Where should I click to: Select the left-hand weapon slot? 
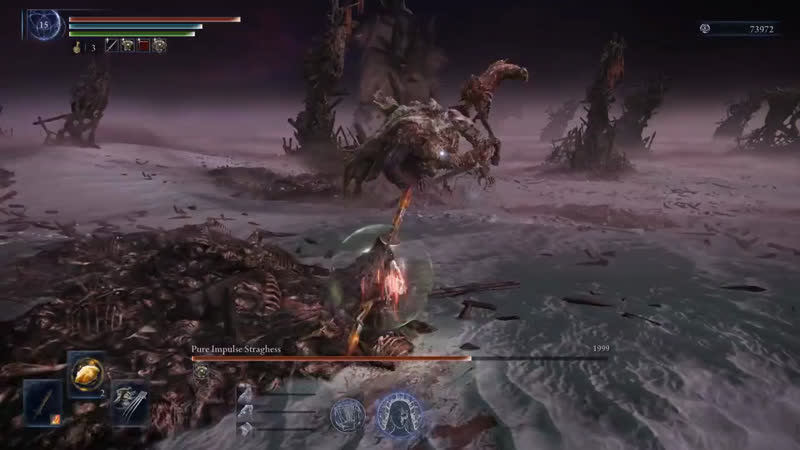tap(43, 403)
